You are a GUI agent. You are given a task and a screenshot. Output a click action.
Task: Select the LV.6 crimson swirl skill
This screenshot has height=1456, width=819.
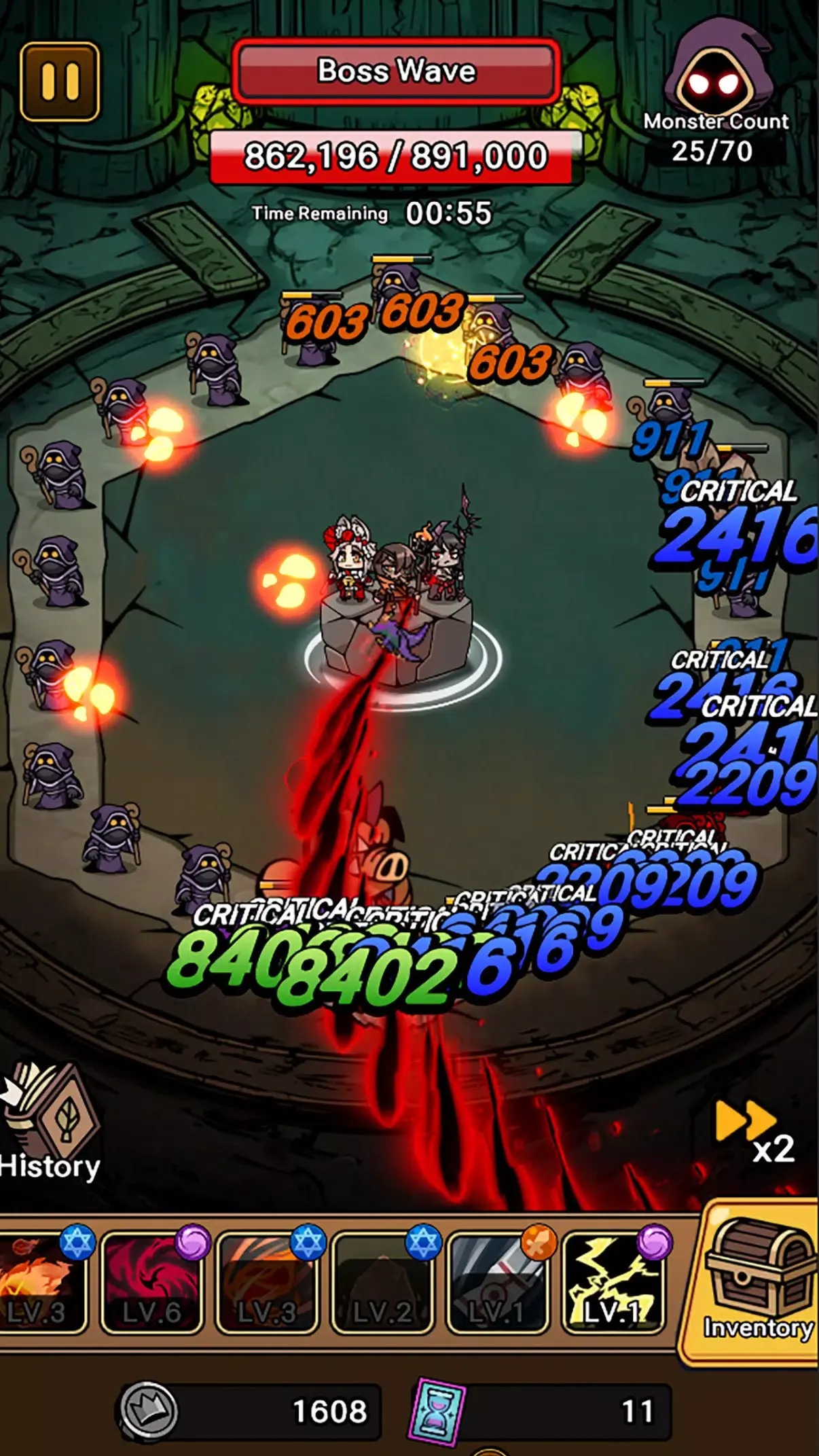[x=151, y=1281]
